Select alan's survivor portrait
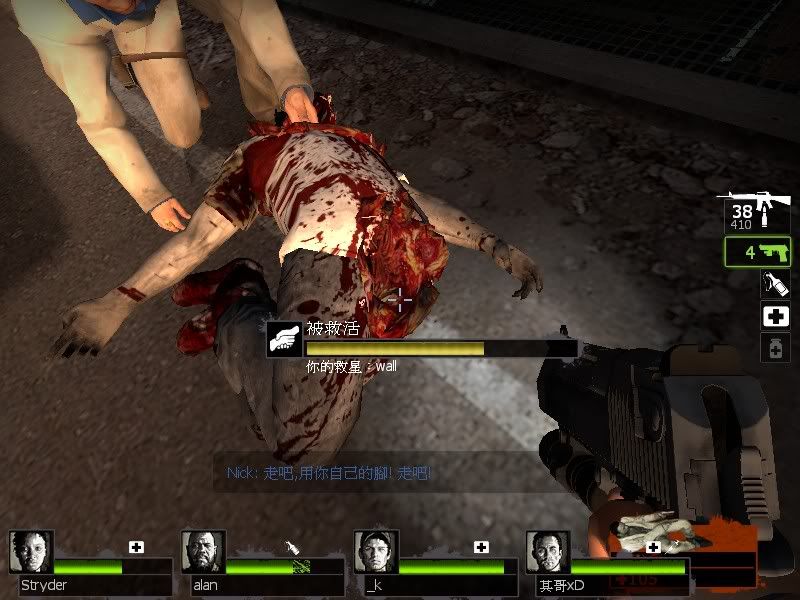 point(203,552)
